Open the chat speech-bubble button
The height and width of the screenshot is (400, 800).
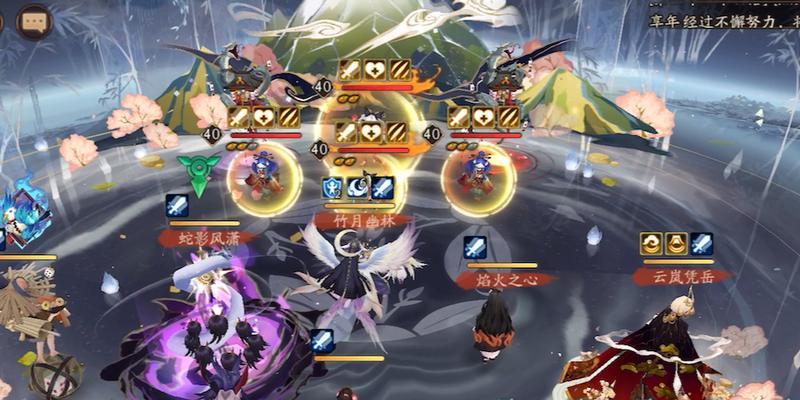point(36,21)
